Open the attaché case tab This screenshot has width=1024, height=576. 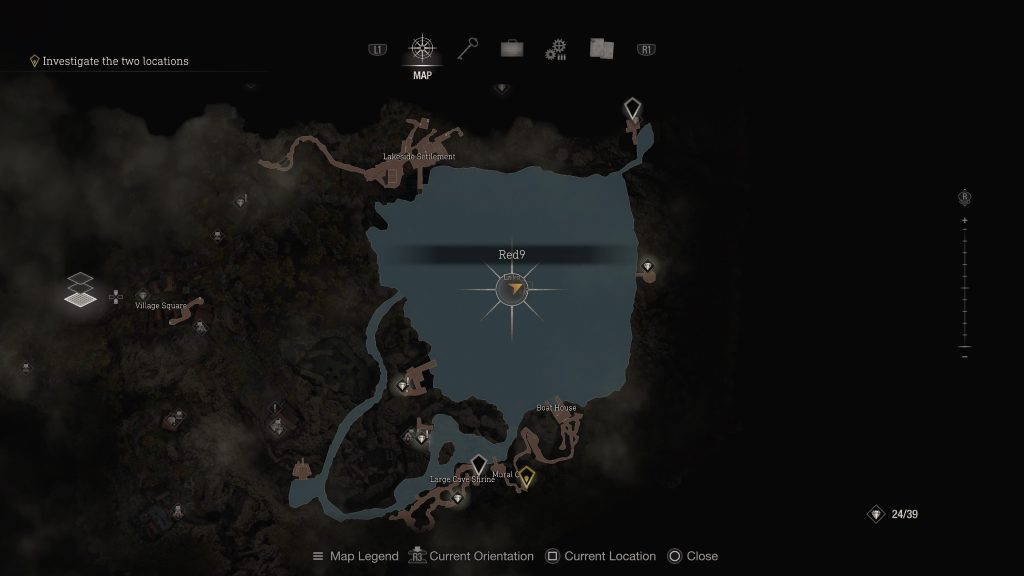[x=512, y=48]
